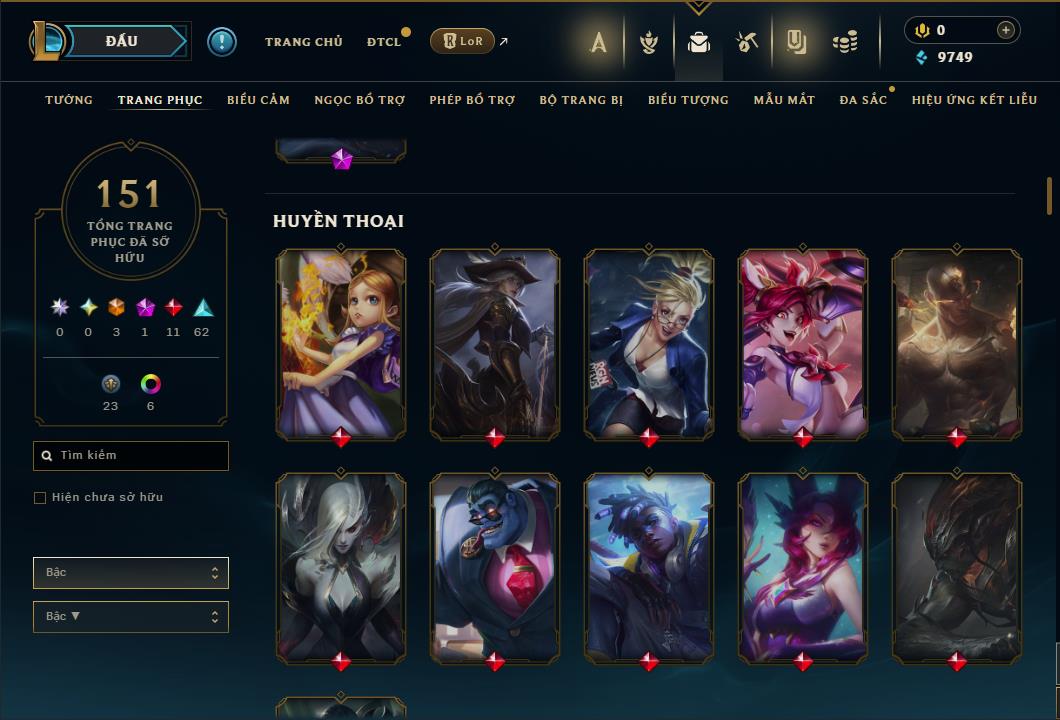Open the exclamation mark alert icon
Screen dimensions: 1060x720
click(222, 42)
